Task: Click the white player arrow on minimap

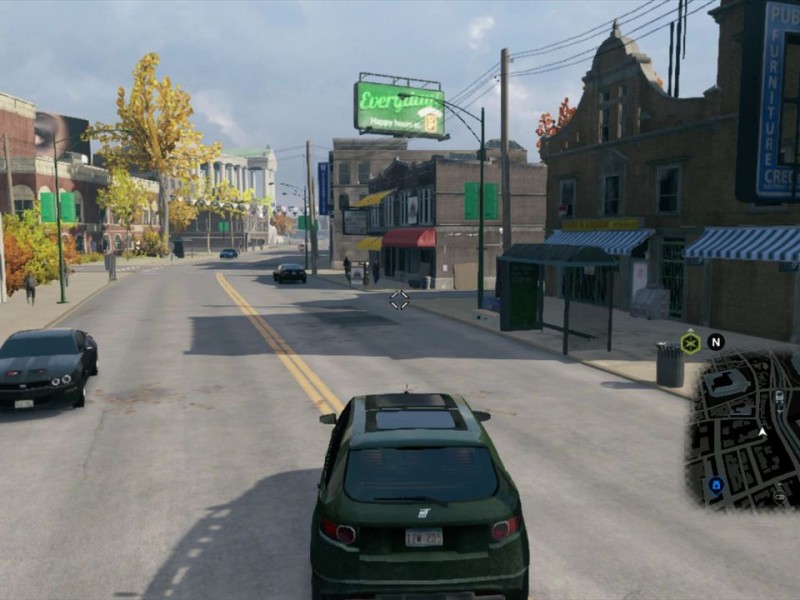Action: (762, 432)
